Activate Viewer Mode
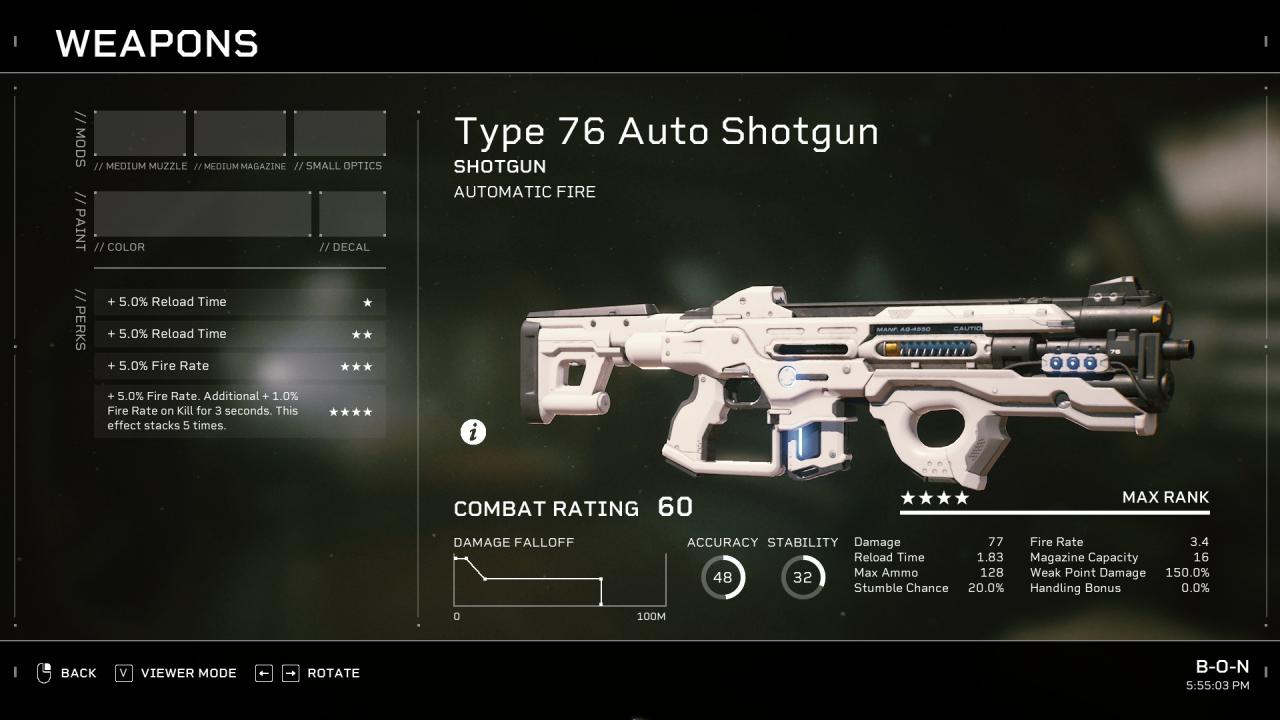 [176, 673]
